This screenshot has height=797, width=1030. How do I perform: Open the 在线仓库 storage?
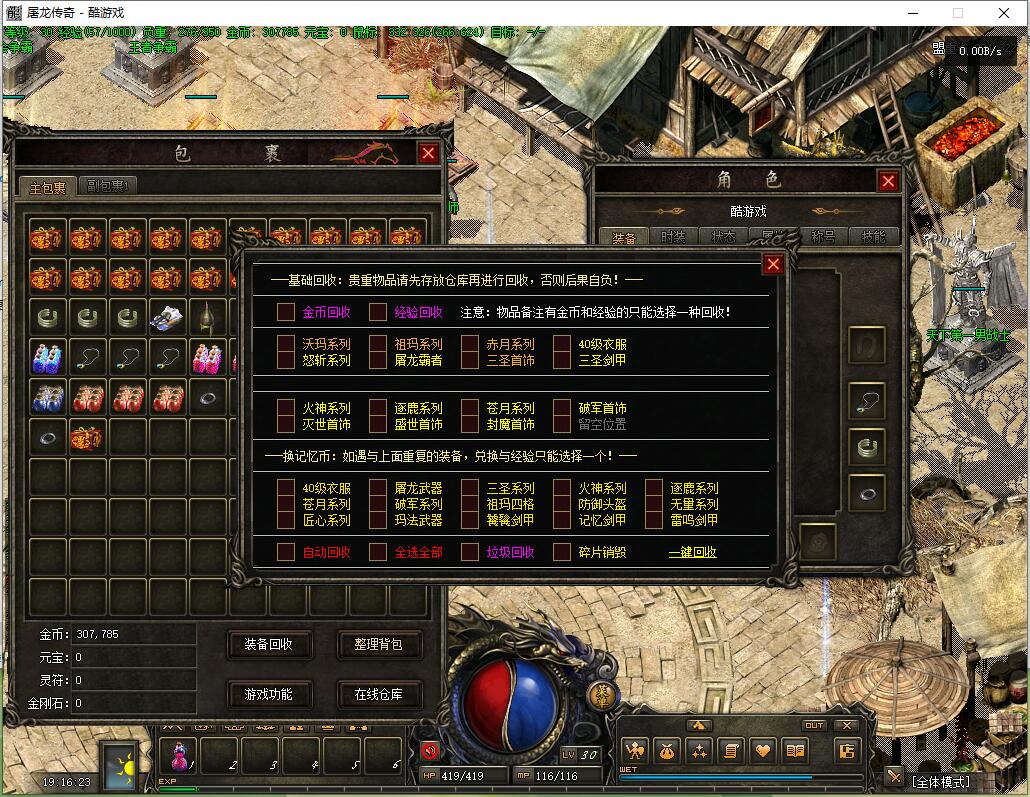[378, 694]
